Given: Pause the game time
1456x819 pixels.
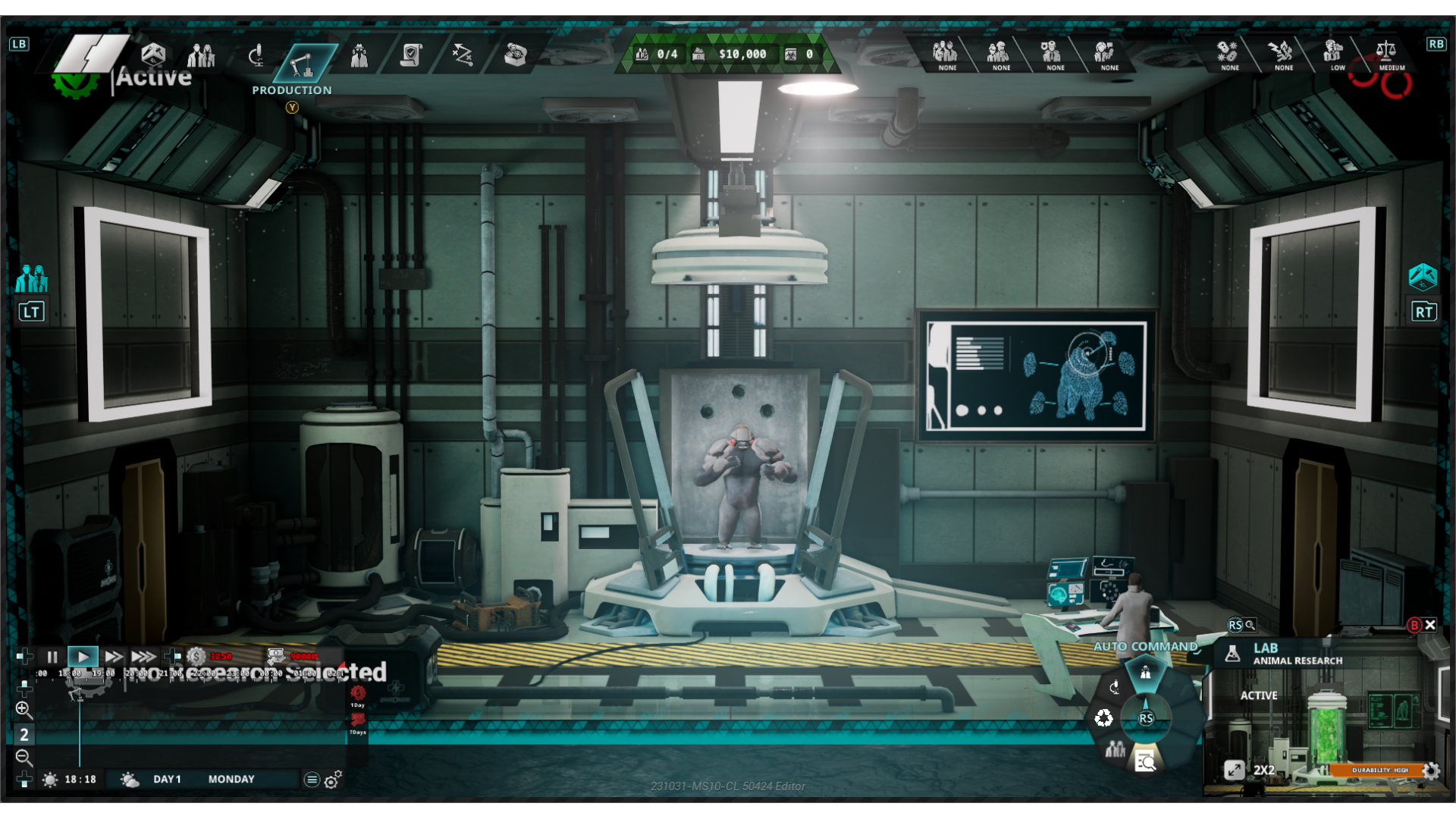Looking at the screenshot, I should tap(52, 657).
